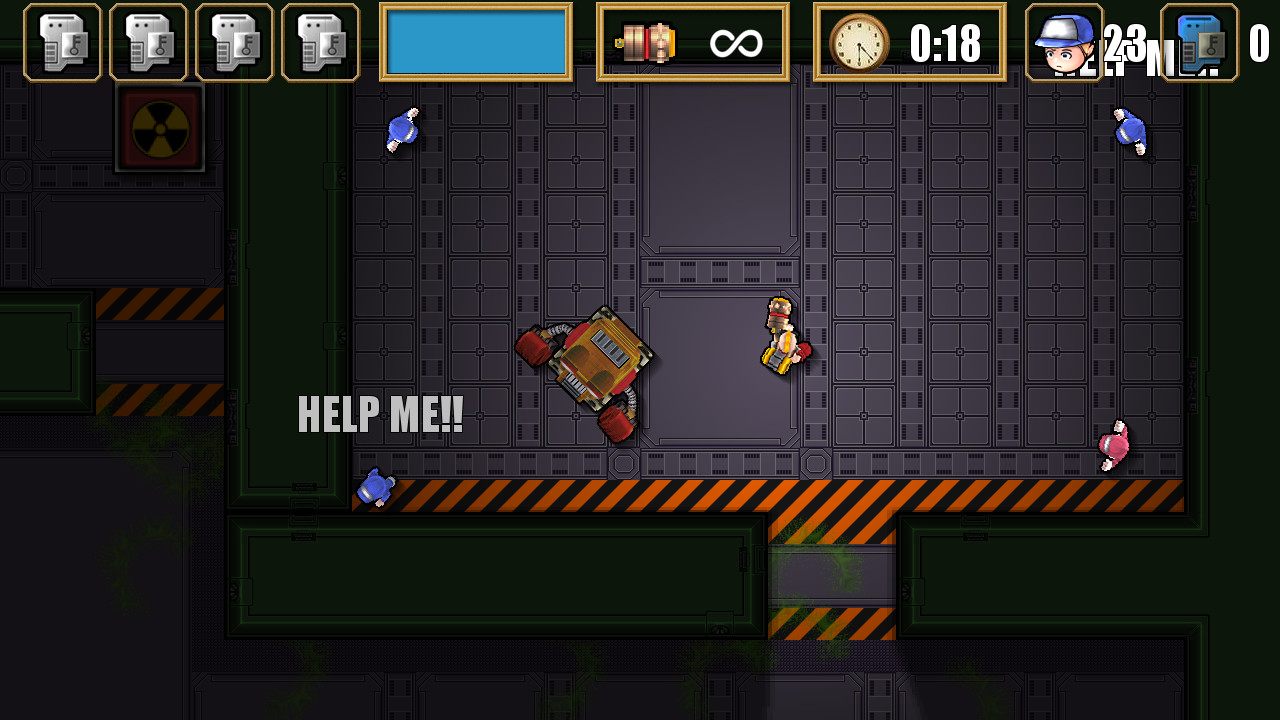The width and height of the screenshot is (1280, 720).
Task: Click the blue worker at the top-left corner
Action: click(x=402, y=130)
